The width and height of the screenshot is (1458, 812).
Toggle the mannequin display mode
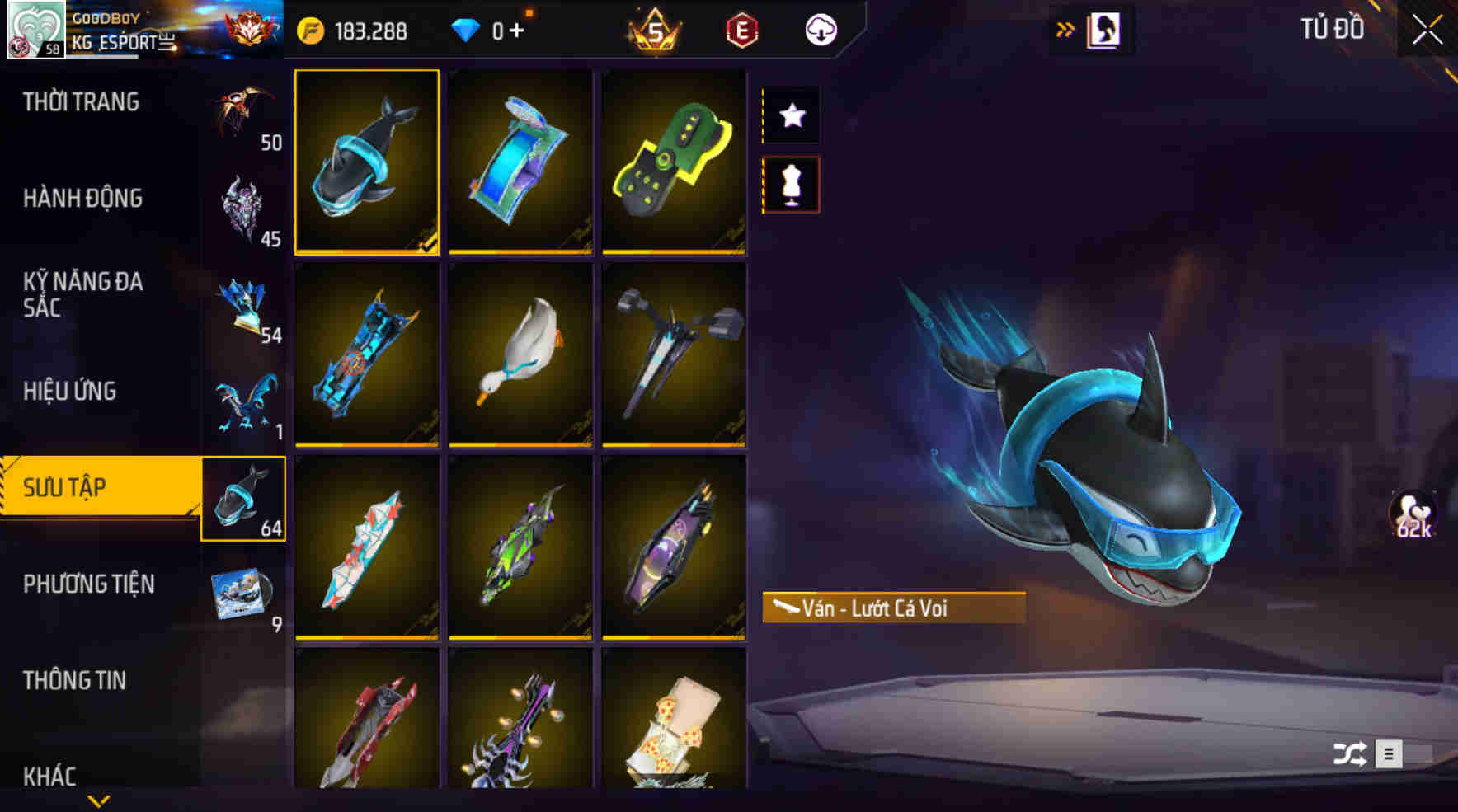[x=792, y=184]
